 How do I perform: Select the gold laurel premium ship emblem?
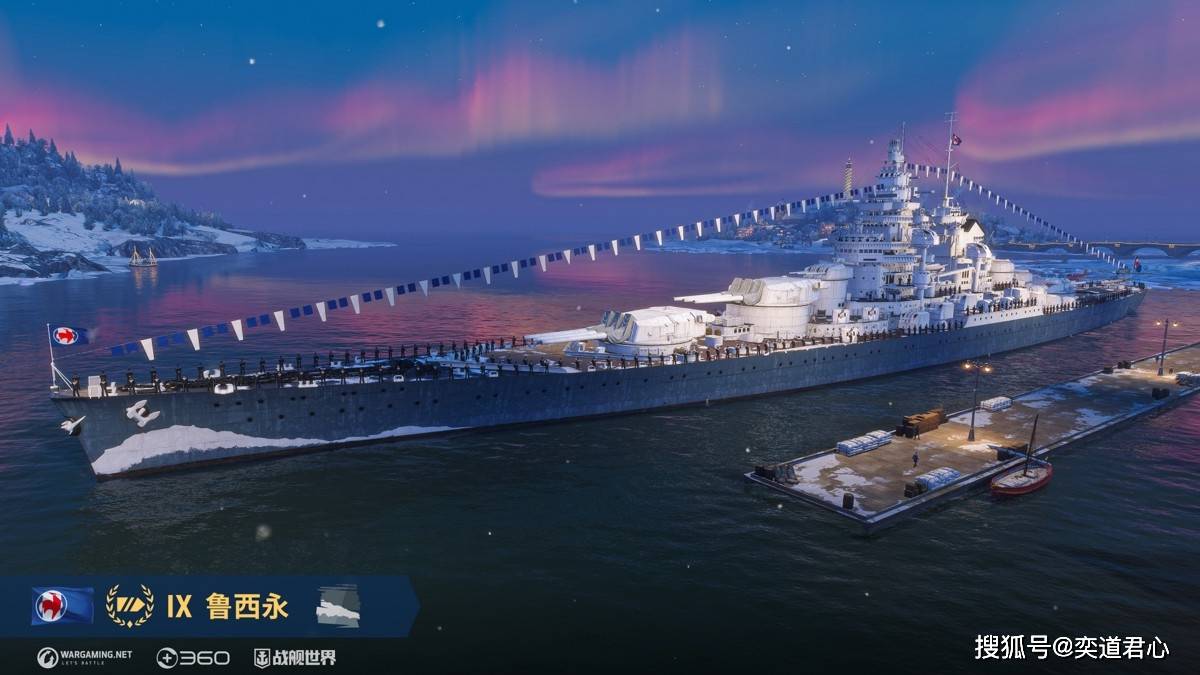pyautogui.click(x=130, y=606)
